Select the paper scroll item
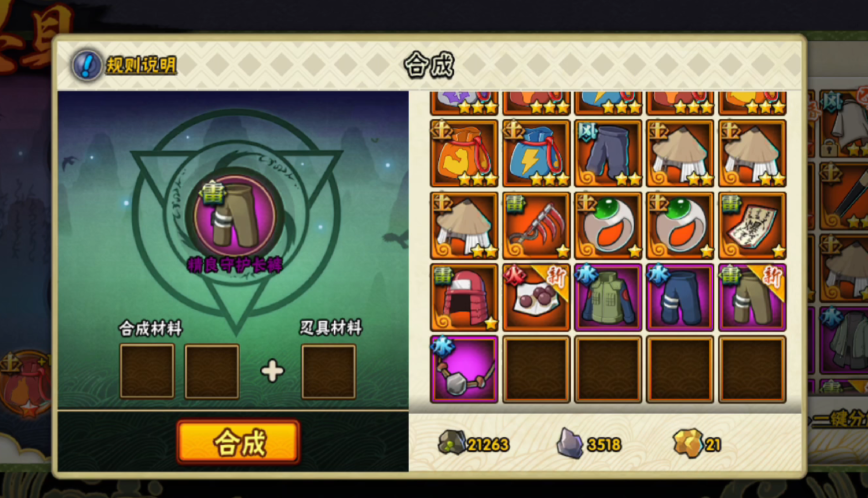868x498 pixels. (752, 225)
